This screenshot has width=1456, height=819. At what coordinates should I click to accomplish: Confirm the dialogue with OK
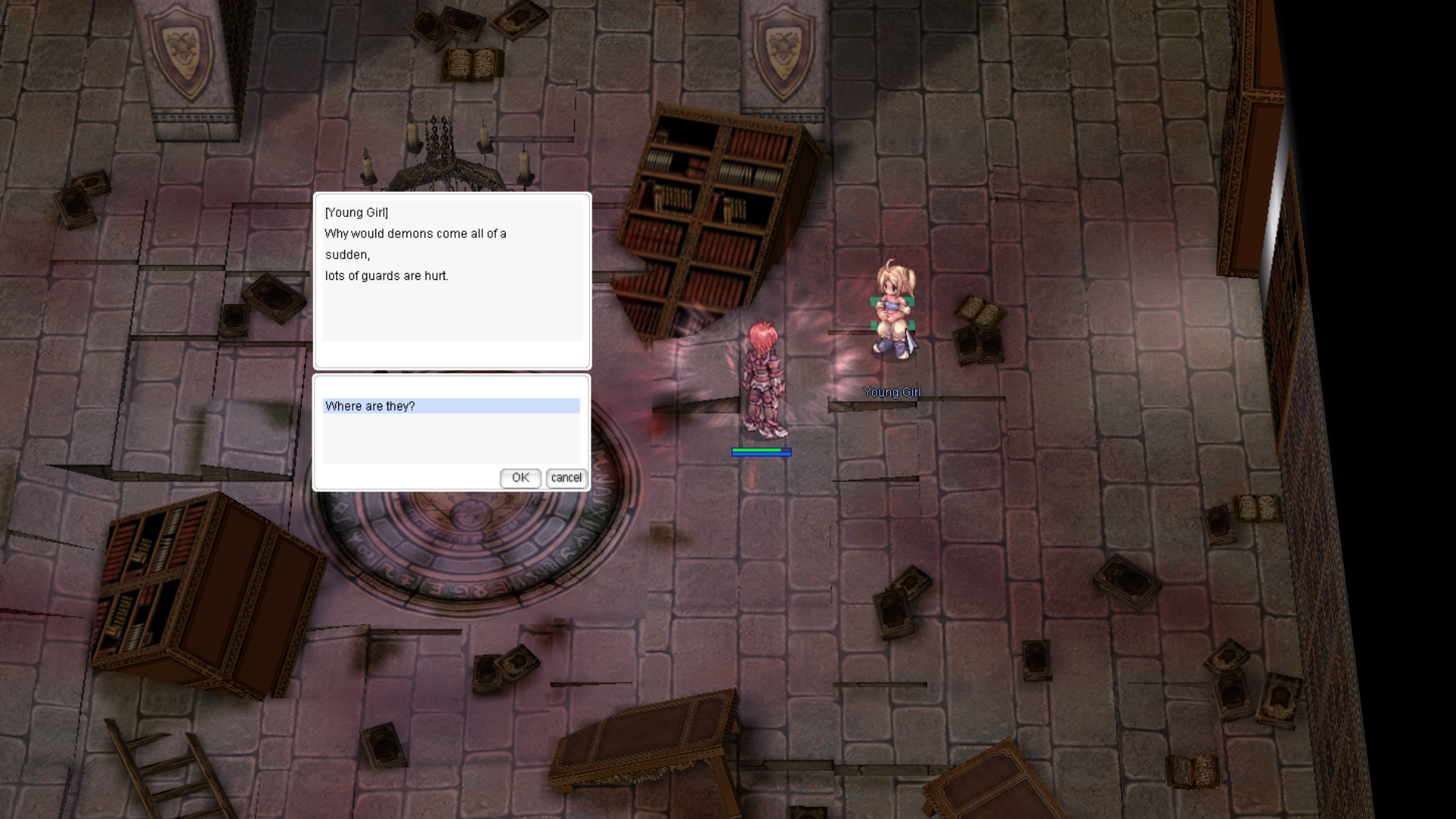pyautogui.click(x=520, y=478)
